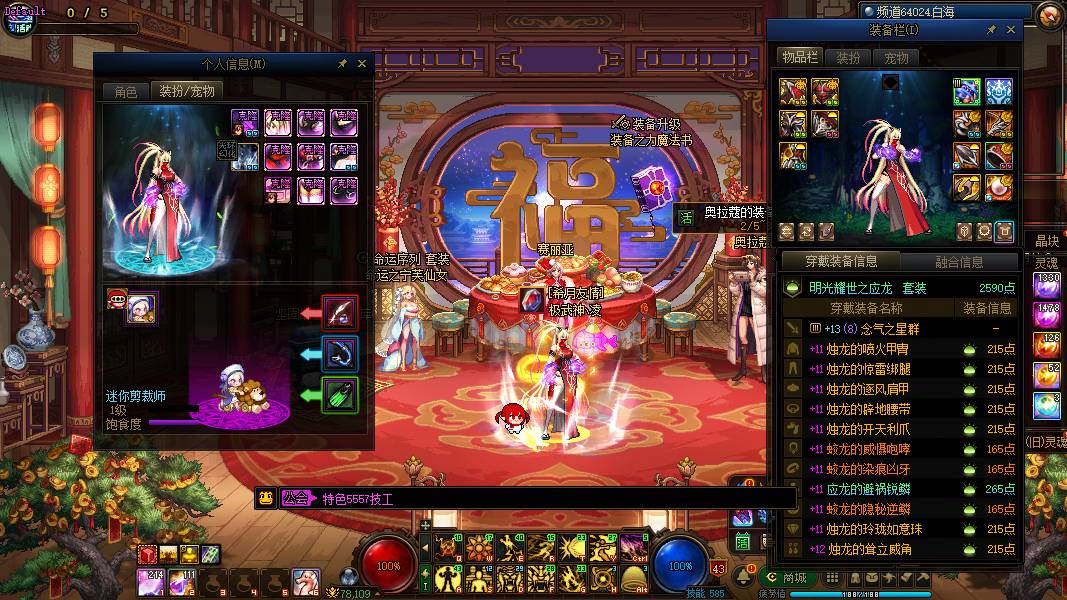Switch to the 装扮 costume tab in equipment
Image resolution: width=1067 pixels, height=600 pixels.
(848, 58)
